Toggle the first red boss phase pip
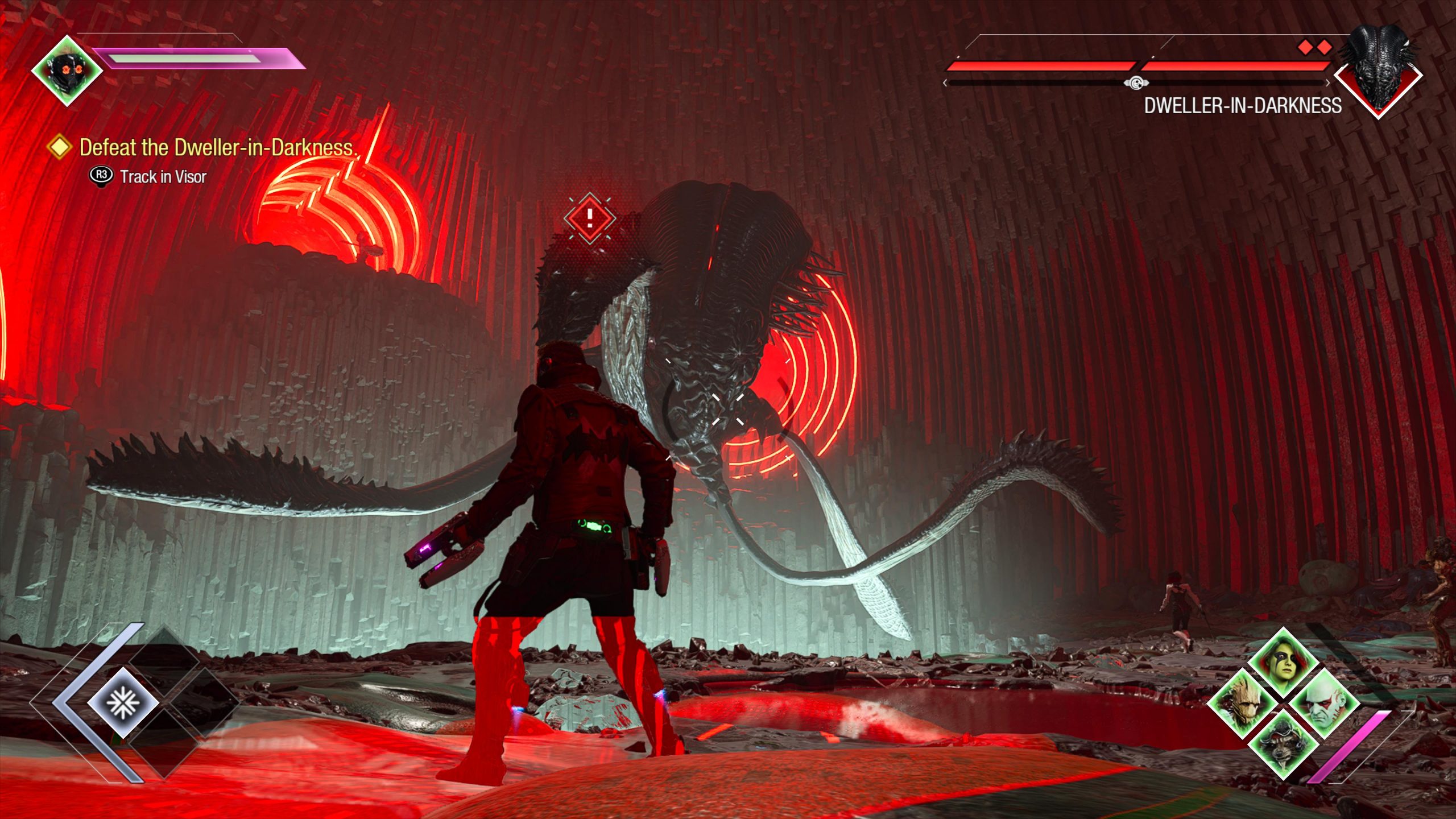The width and height of the screenshot is (1456, 819). 1305,47
